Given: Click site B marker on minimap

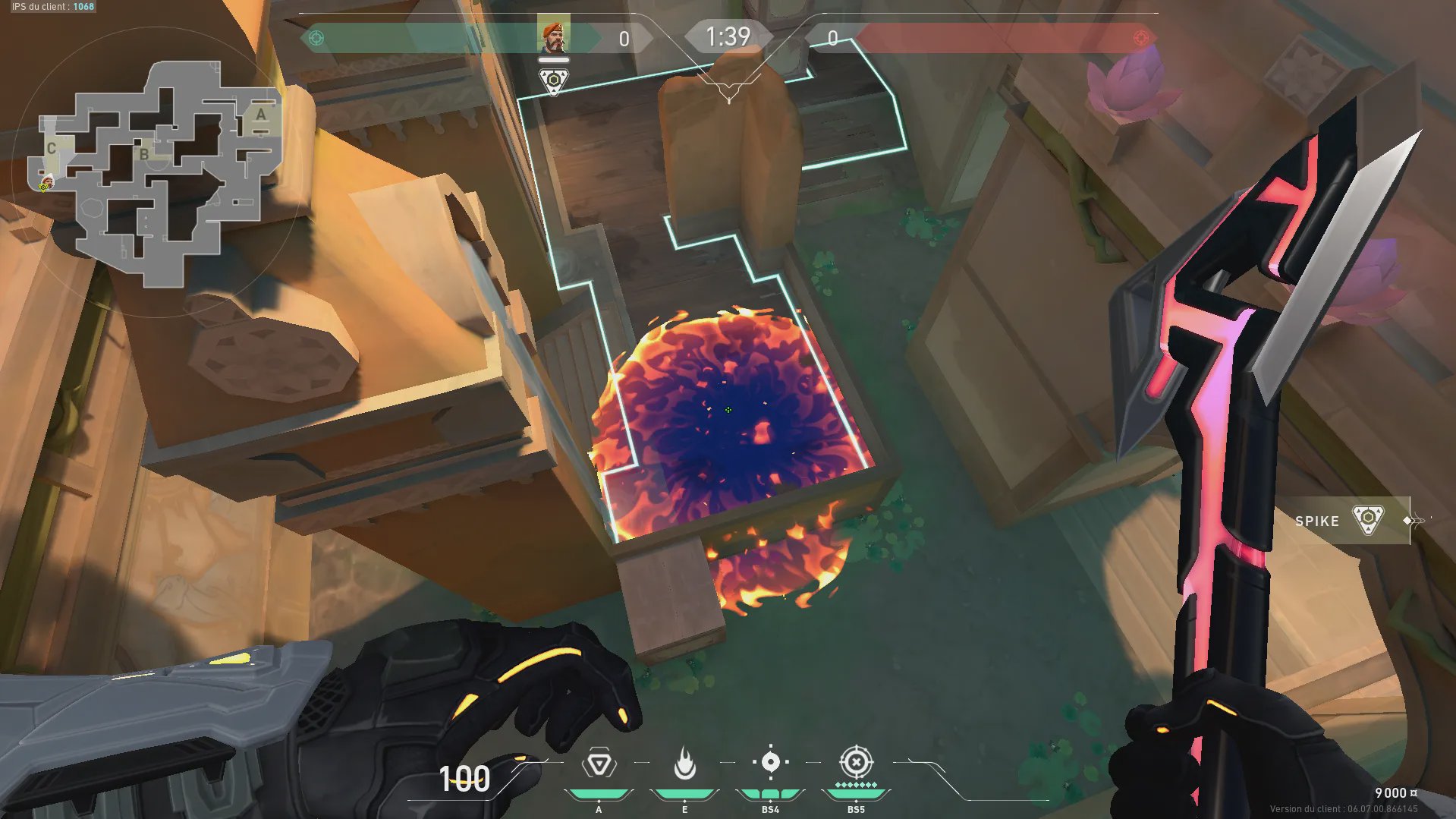Looking at the screenshot, I should [x=143, y=154].
